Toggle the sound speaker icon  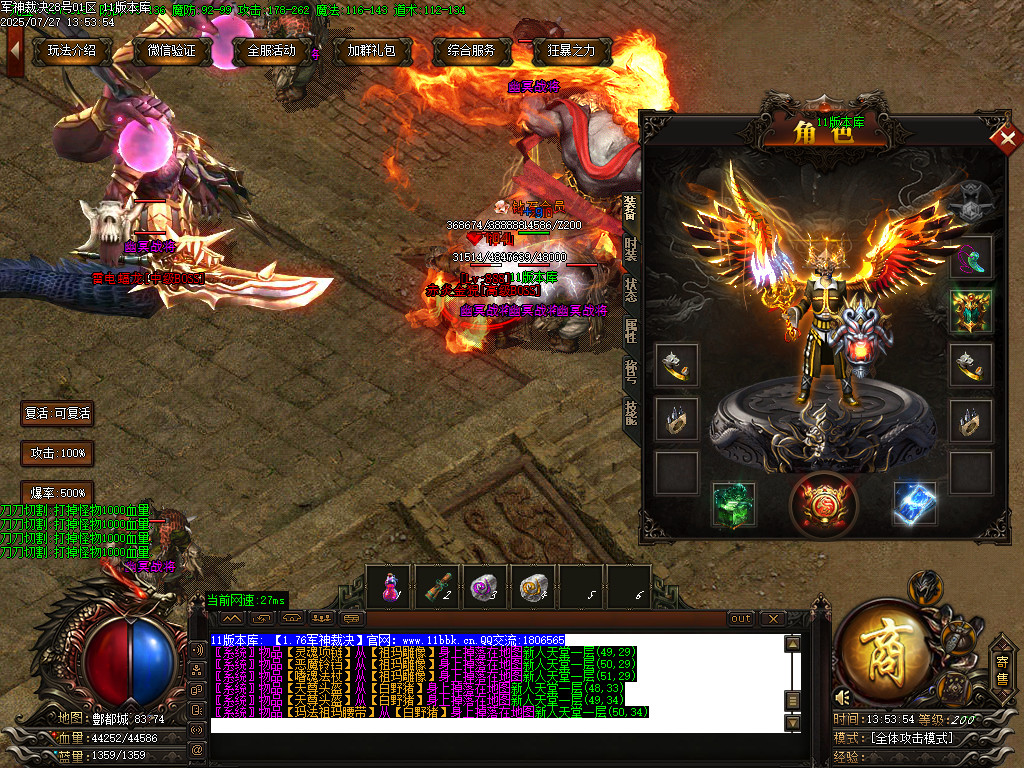pos(844,696)
